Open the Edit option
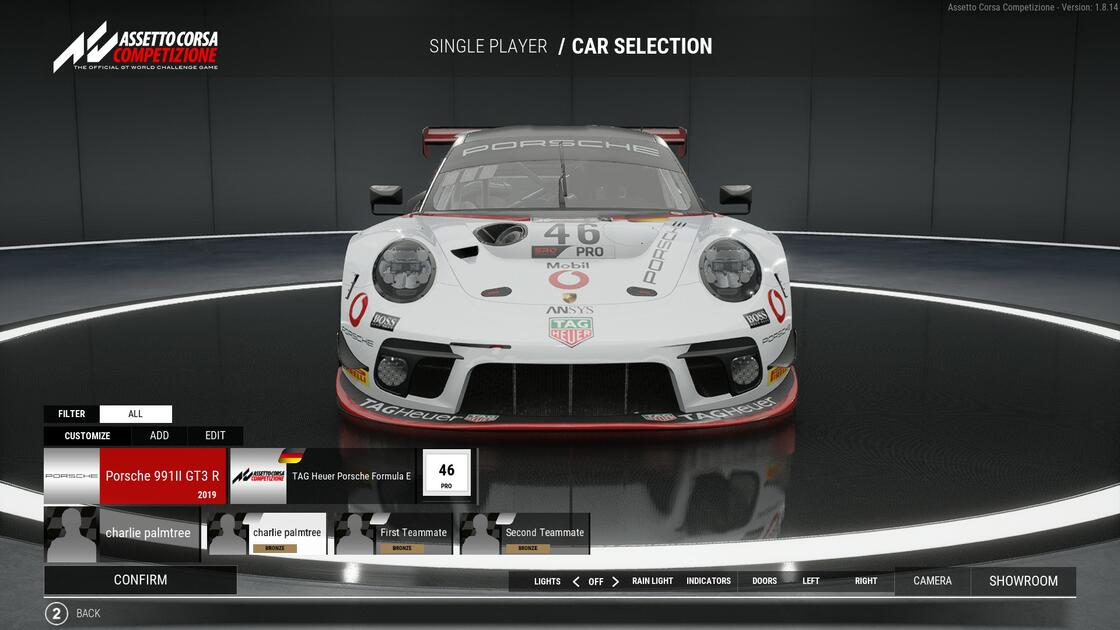Image resolution: width=1120 pixels, height=630 pixels. point(215,436)
